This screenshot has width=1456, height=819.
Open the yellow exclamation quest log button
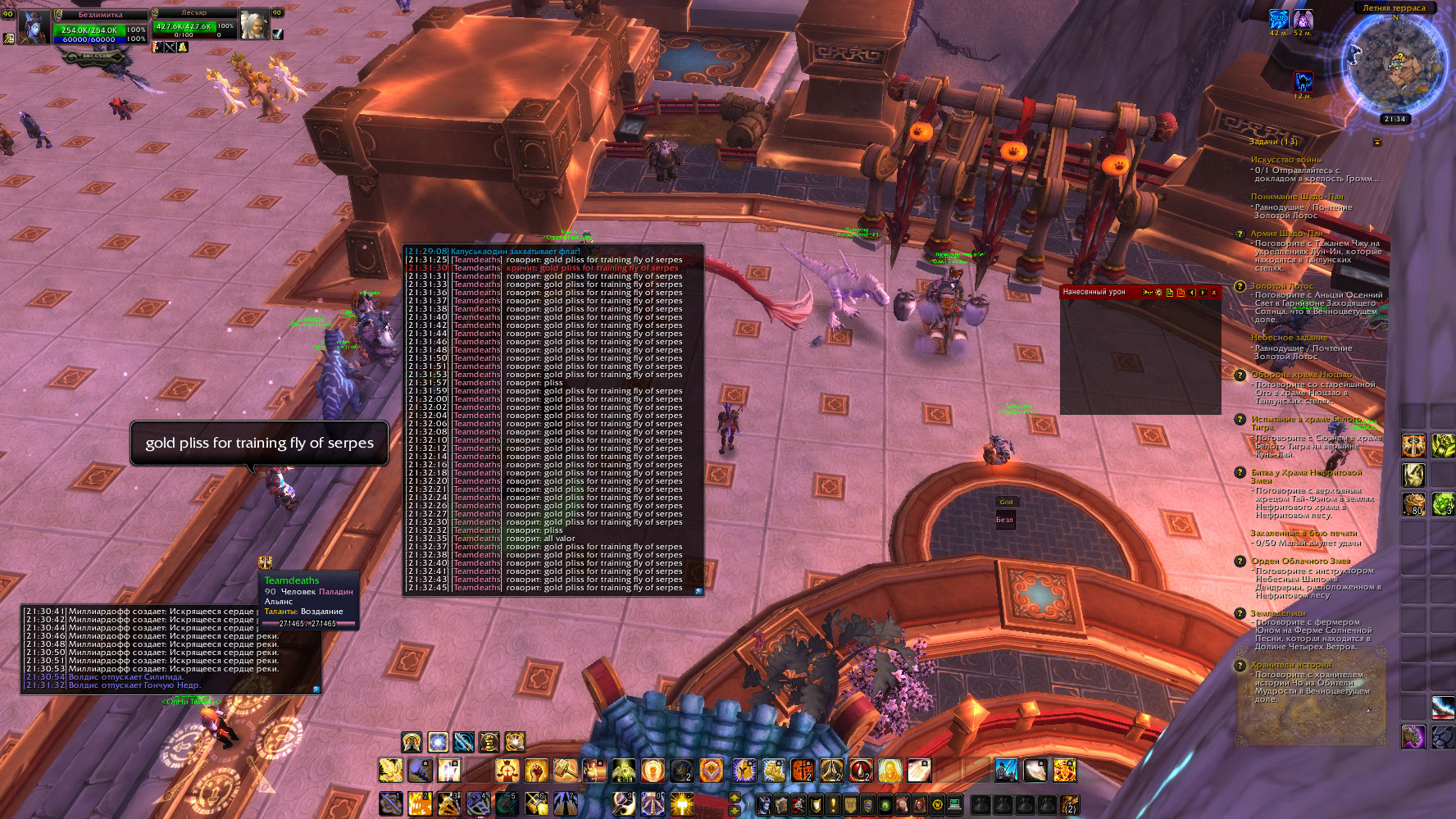click(x=833, y=804)
